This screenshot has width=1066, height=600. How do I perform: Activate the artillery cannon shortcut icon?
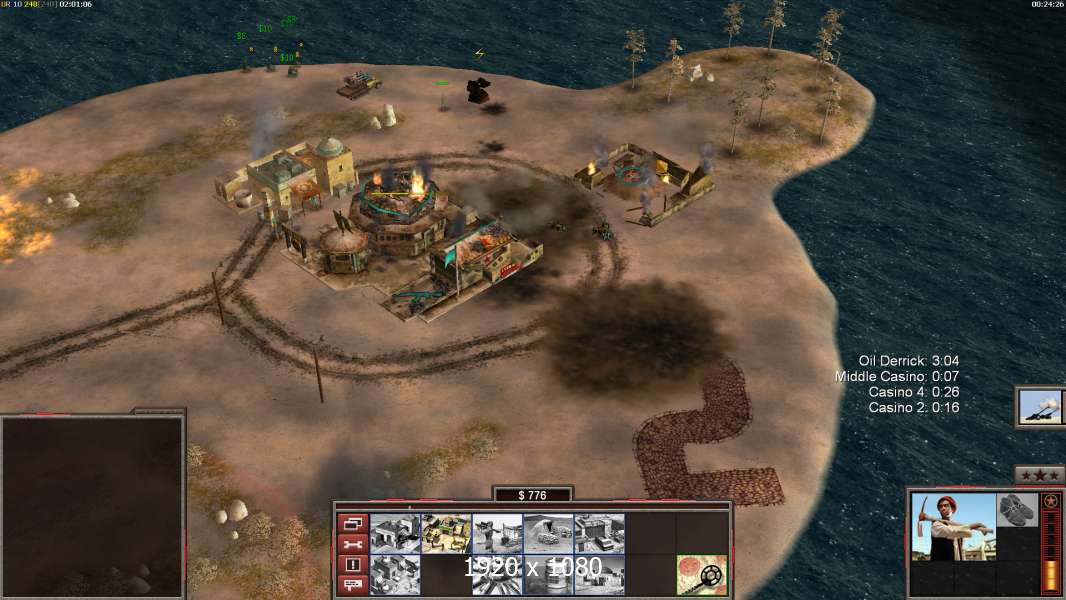coord(1041,406)
